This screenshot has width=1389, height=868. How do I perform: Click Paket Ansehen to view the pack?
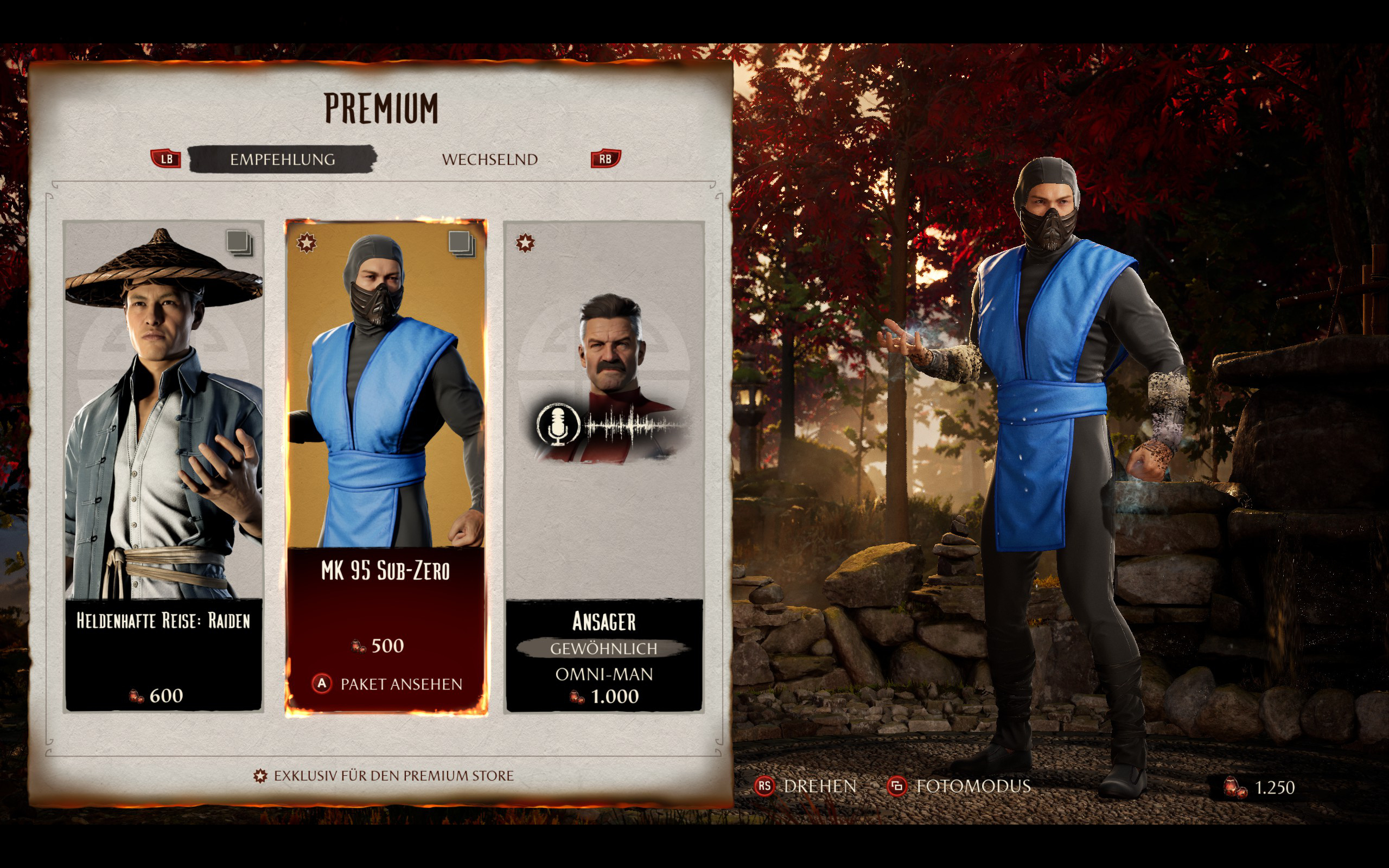point(388,684)
